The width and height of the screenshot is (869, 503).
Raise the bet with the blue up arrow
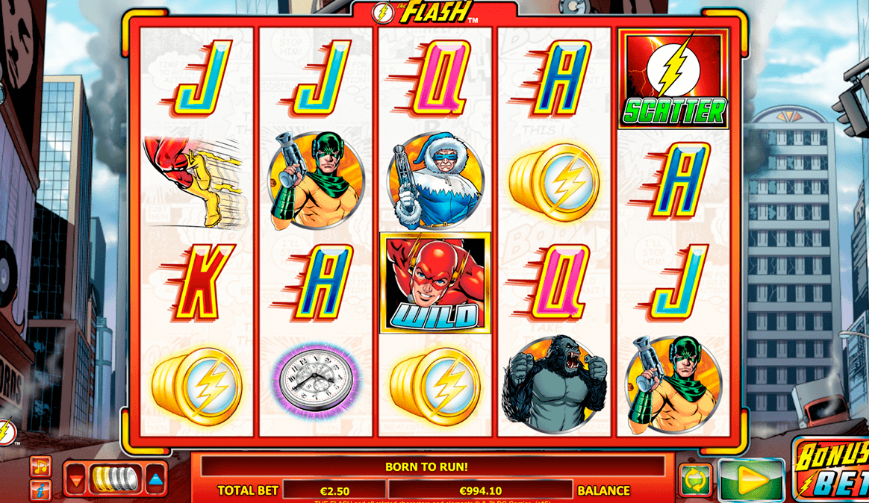[x=156, y=479]
